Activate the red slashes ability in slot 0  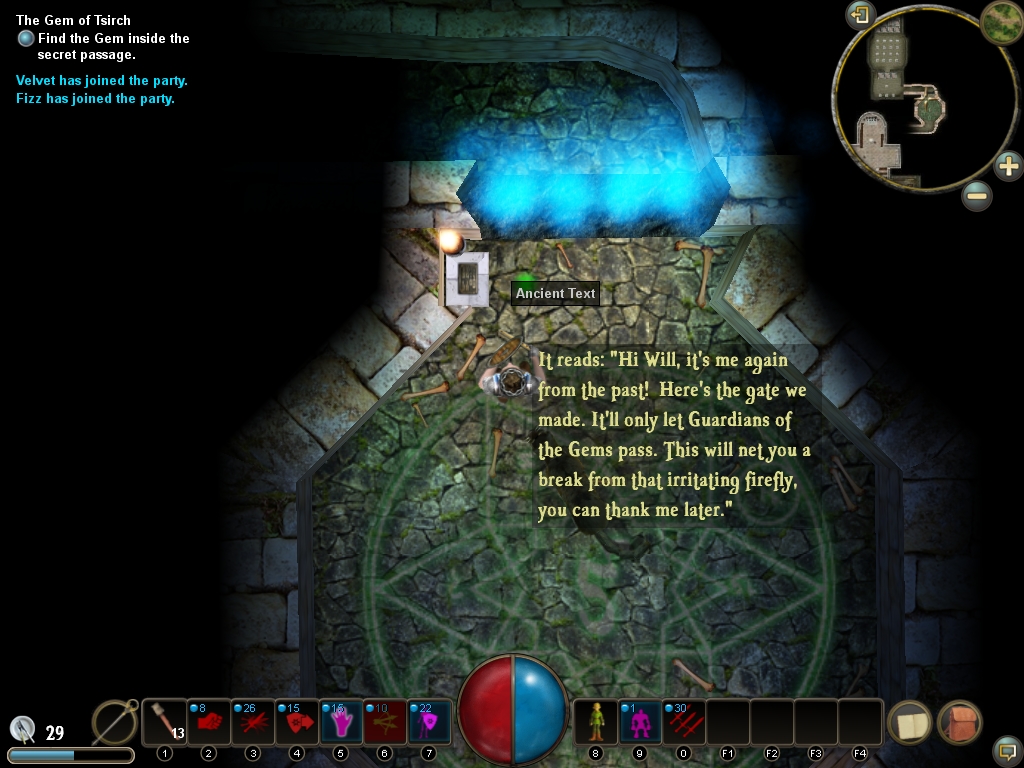(x=684, y=721)
